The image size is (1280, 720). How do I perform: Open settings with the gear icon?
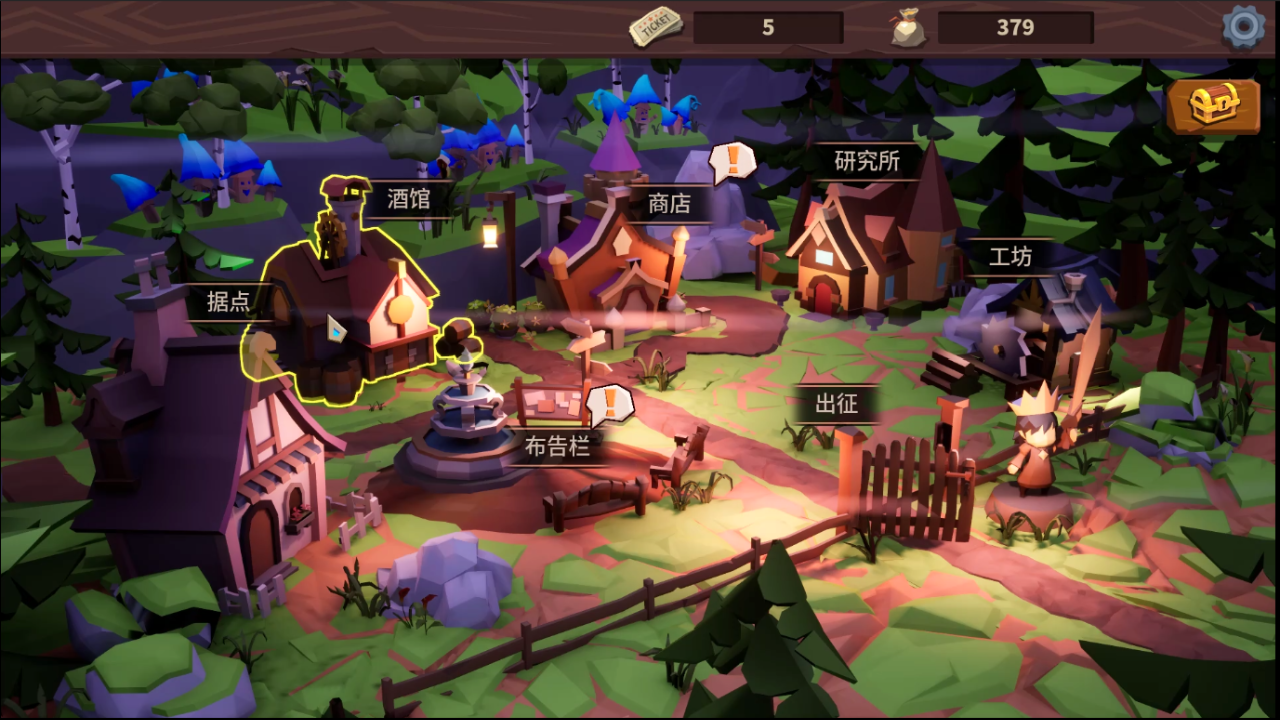[x=1243, y=27]
